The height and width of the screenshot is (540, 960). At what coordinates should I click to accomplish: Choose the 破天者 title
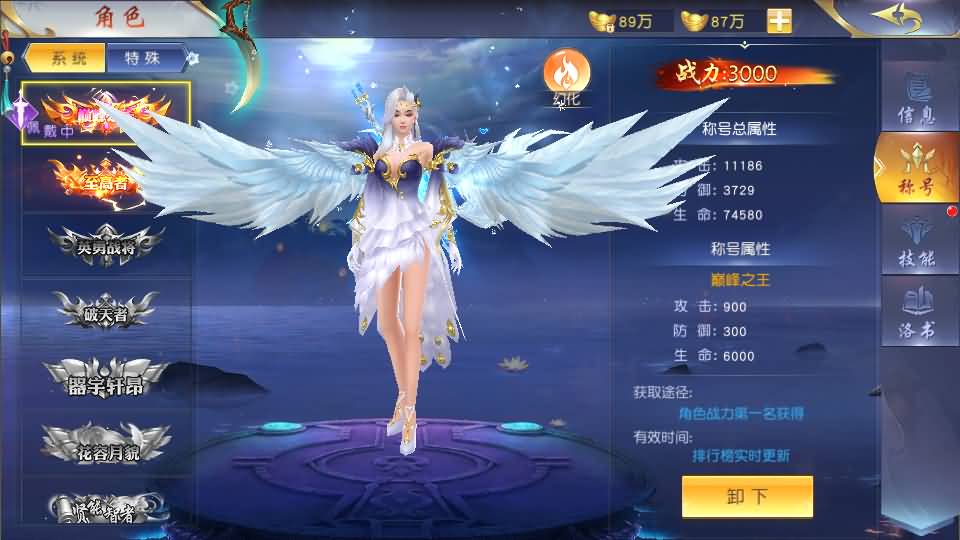[106, 311]
